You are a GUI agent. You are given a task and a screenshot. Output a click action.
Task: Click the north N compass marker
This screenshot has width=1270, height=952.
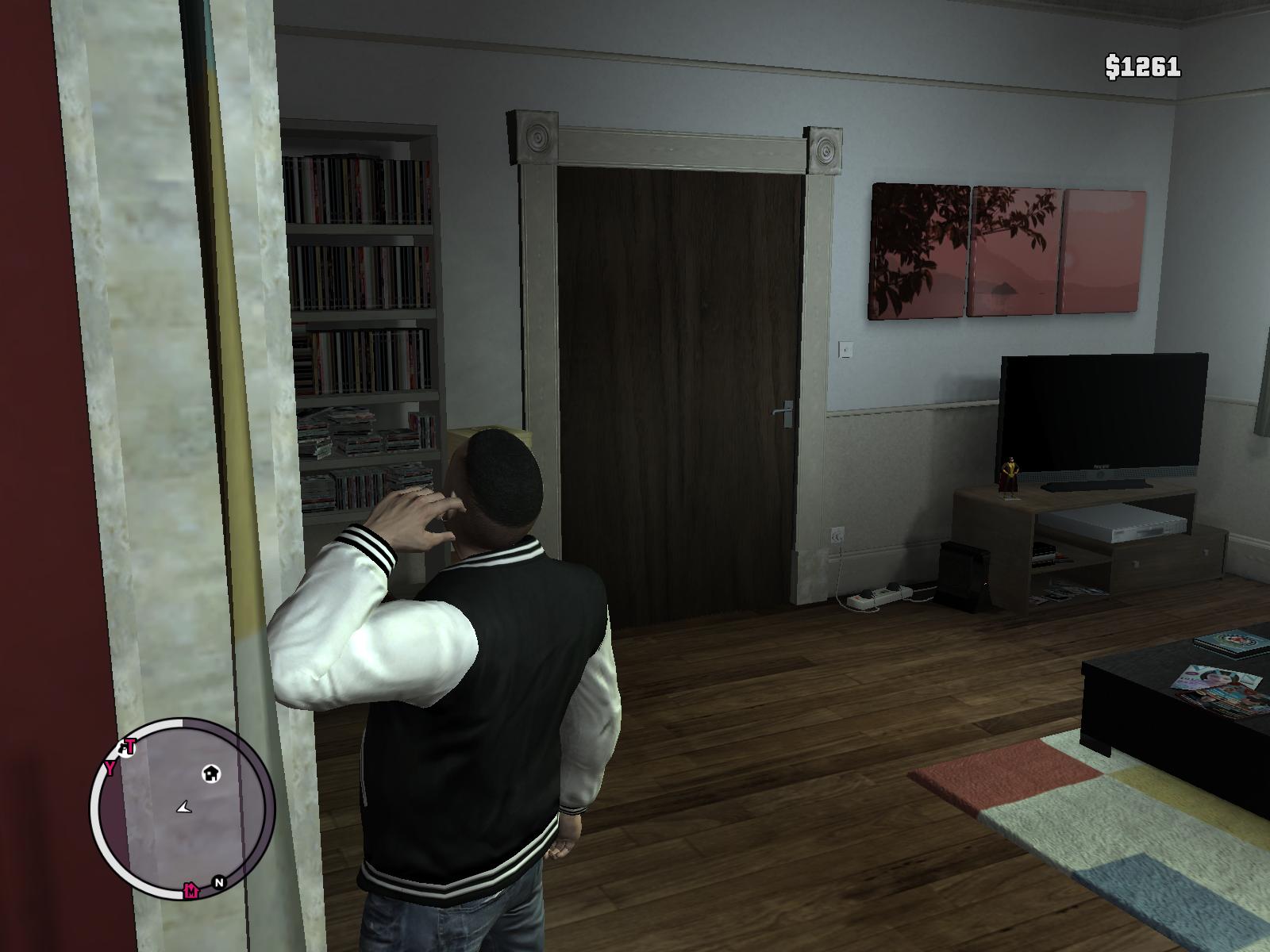(x=219, y=881)
